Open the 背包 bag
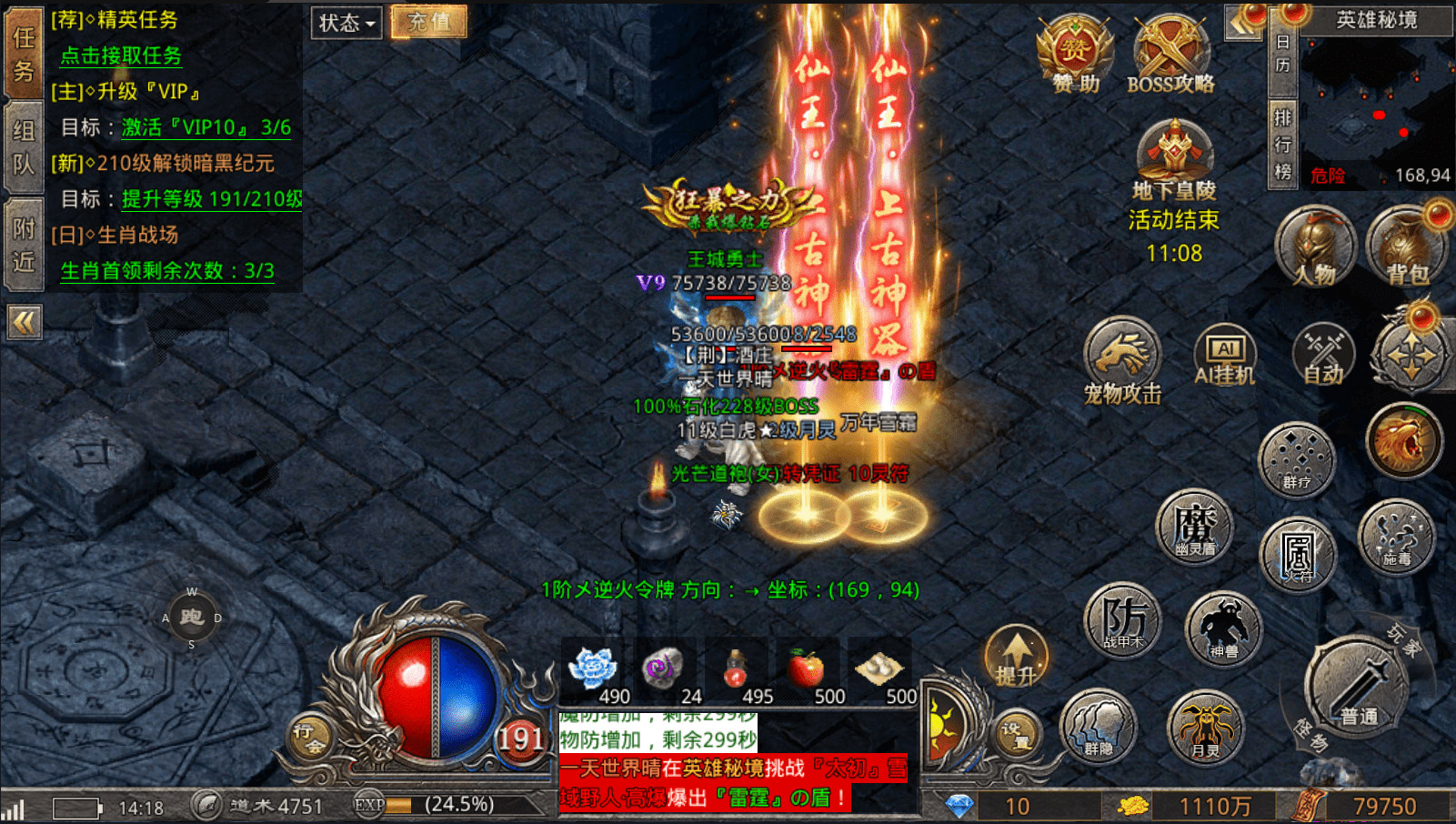 [1406, 246]
